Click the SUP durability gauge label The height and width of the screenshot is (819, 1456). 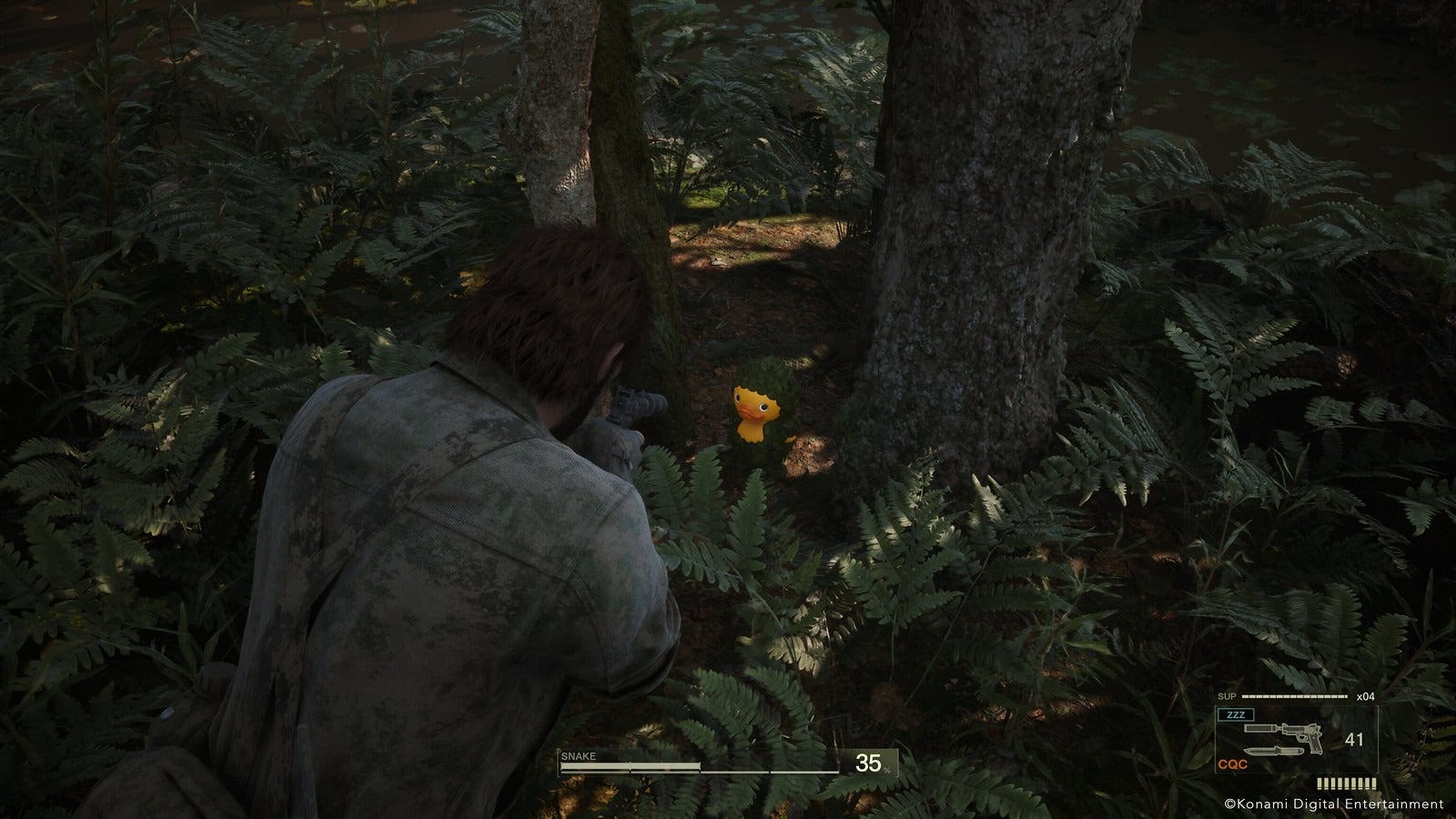(1228, 696)
